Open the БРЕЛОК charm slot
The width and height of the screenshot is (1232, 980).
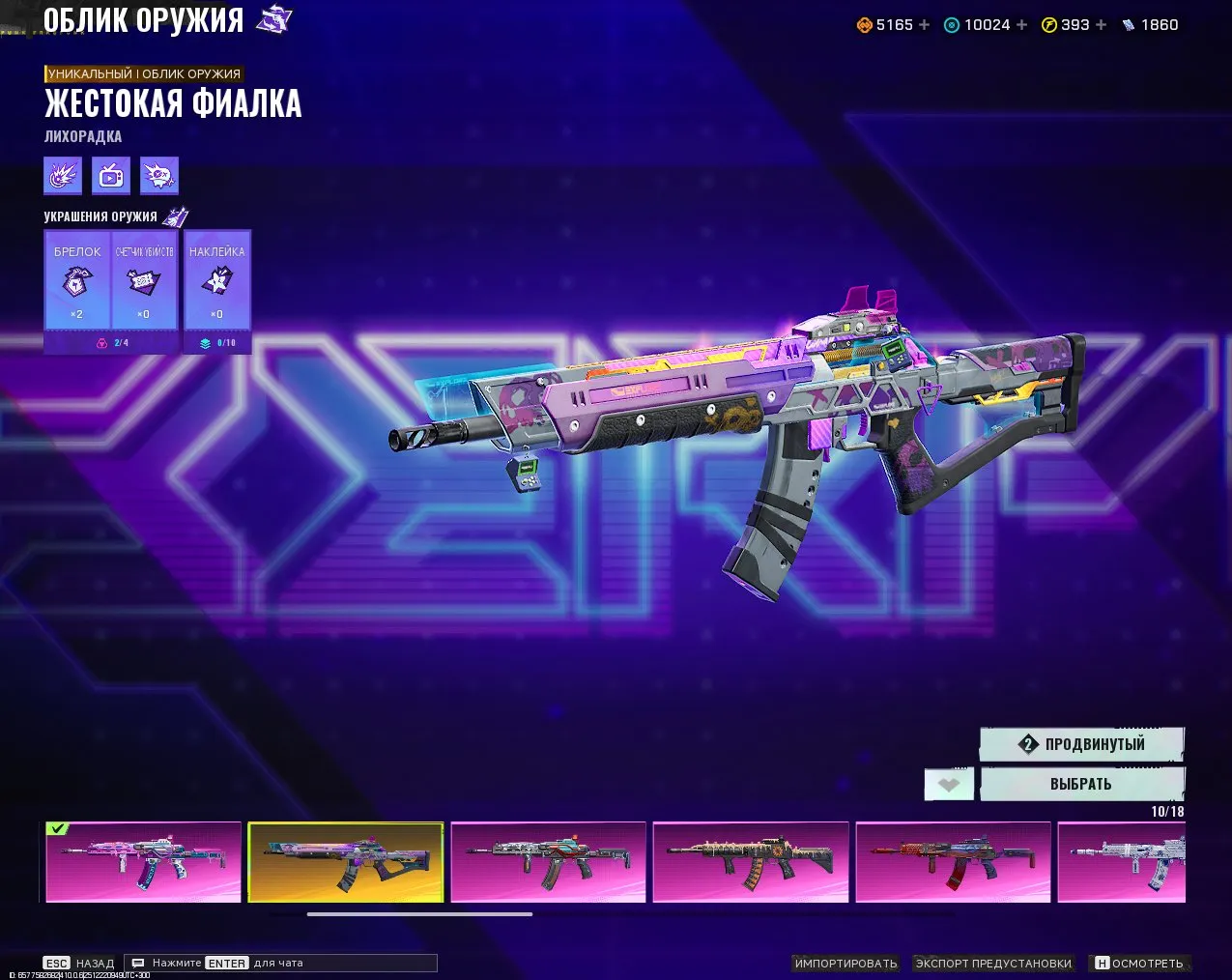[x=77, y=280]
